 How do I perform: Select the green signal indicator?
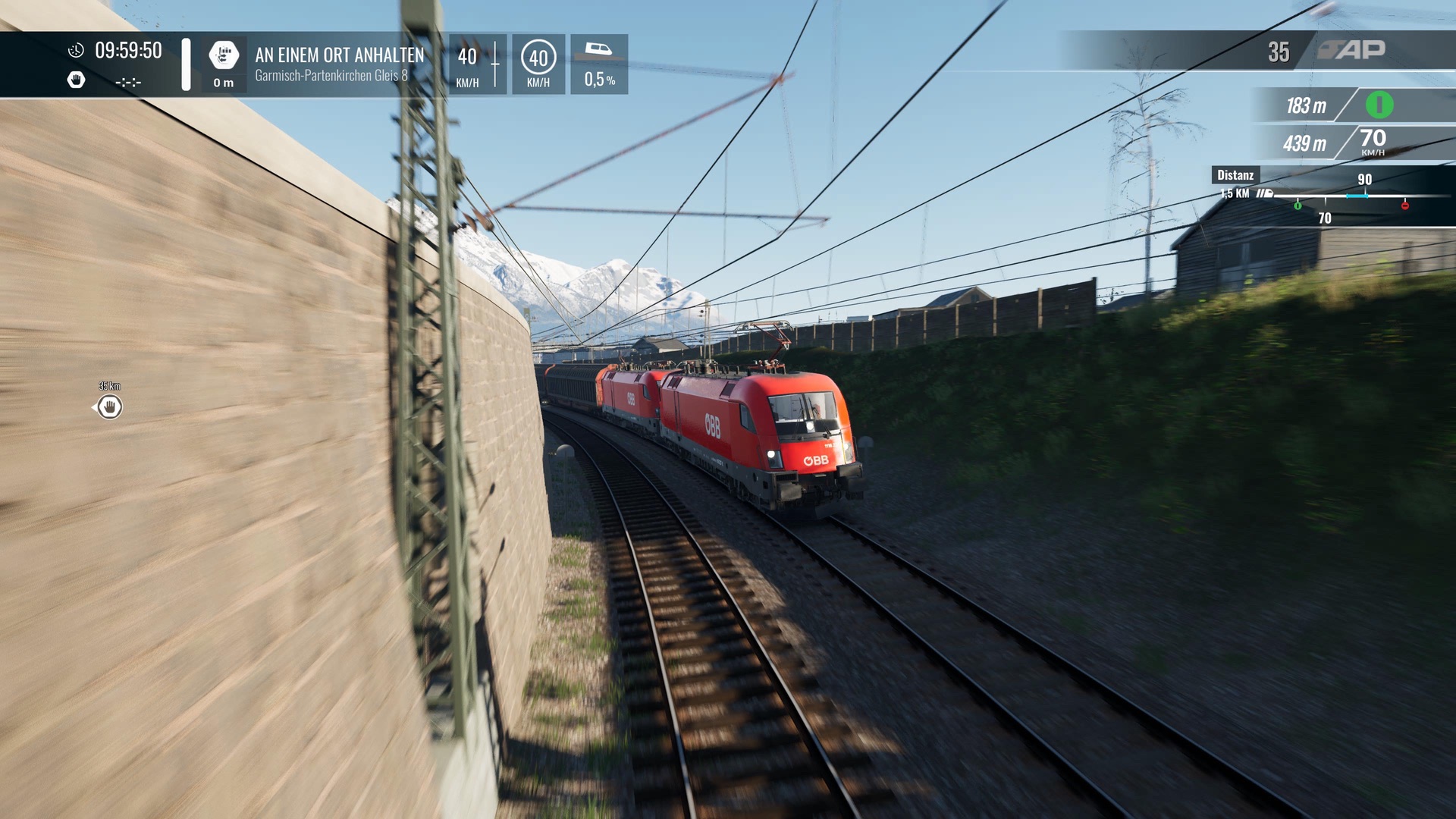1379,105
